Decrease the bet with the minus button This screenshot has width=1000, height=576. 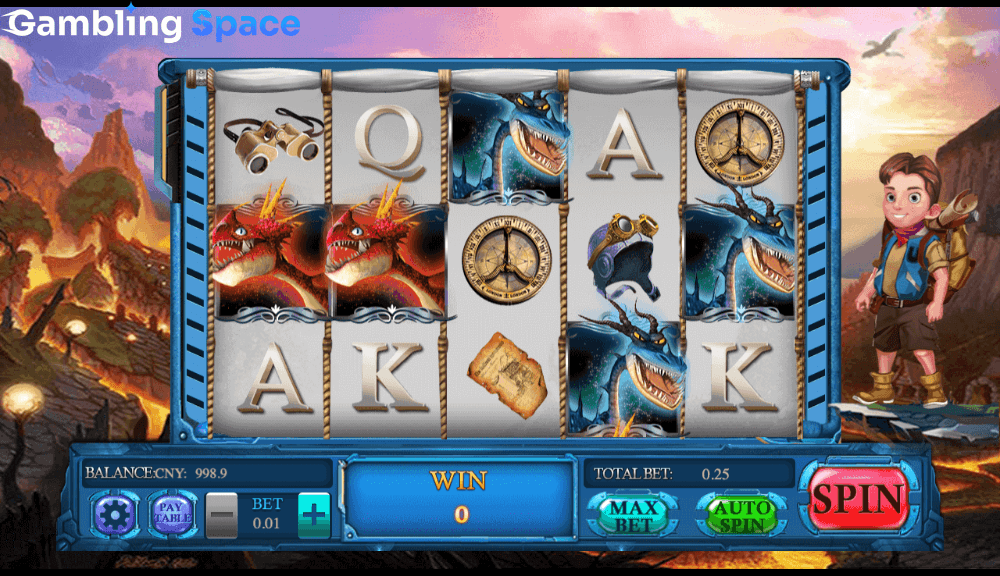click(x=222, y=516)
